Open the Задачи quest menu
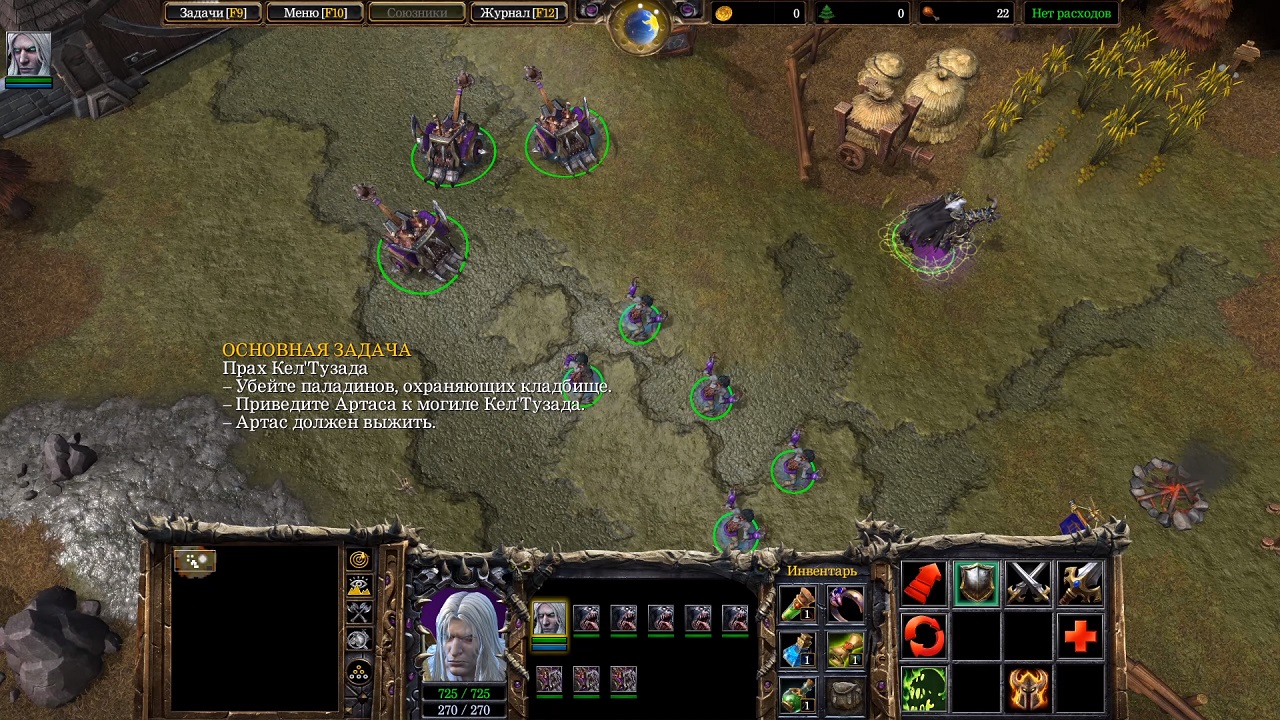Screen dimensions: 1280x720 click(x=212, y=13)
